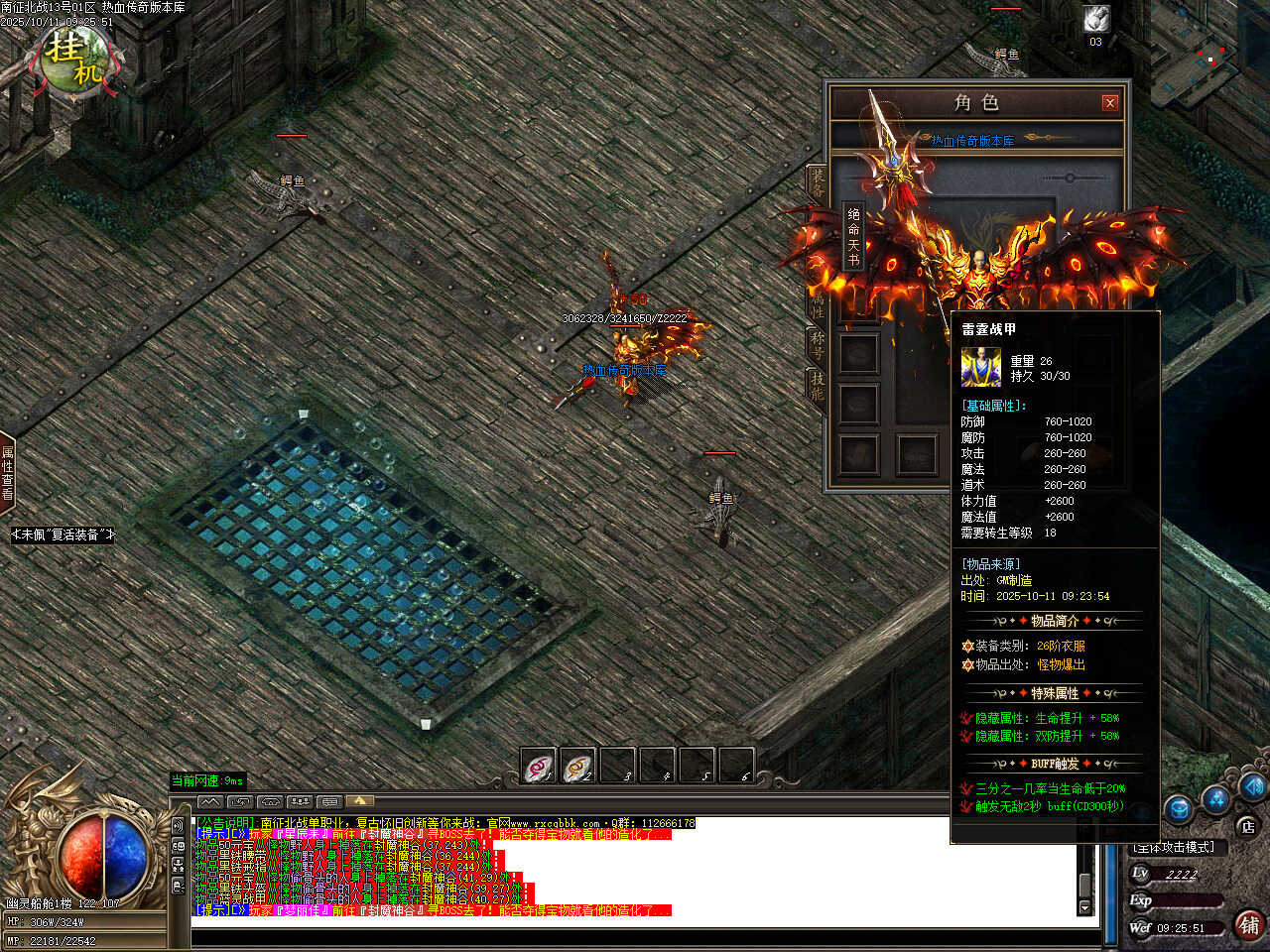
Task: Toggle the blue sound speaker icon
Action: pos(1252,787)
